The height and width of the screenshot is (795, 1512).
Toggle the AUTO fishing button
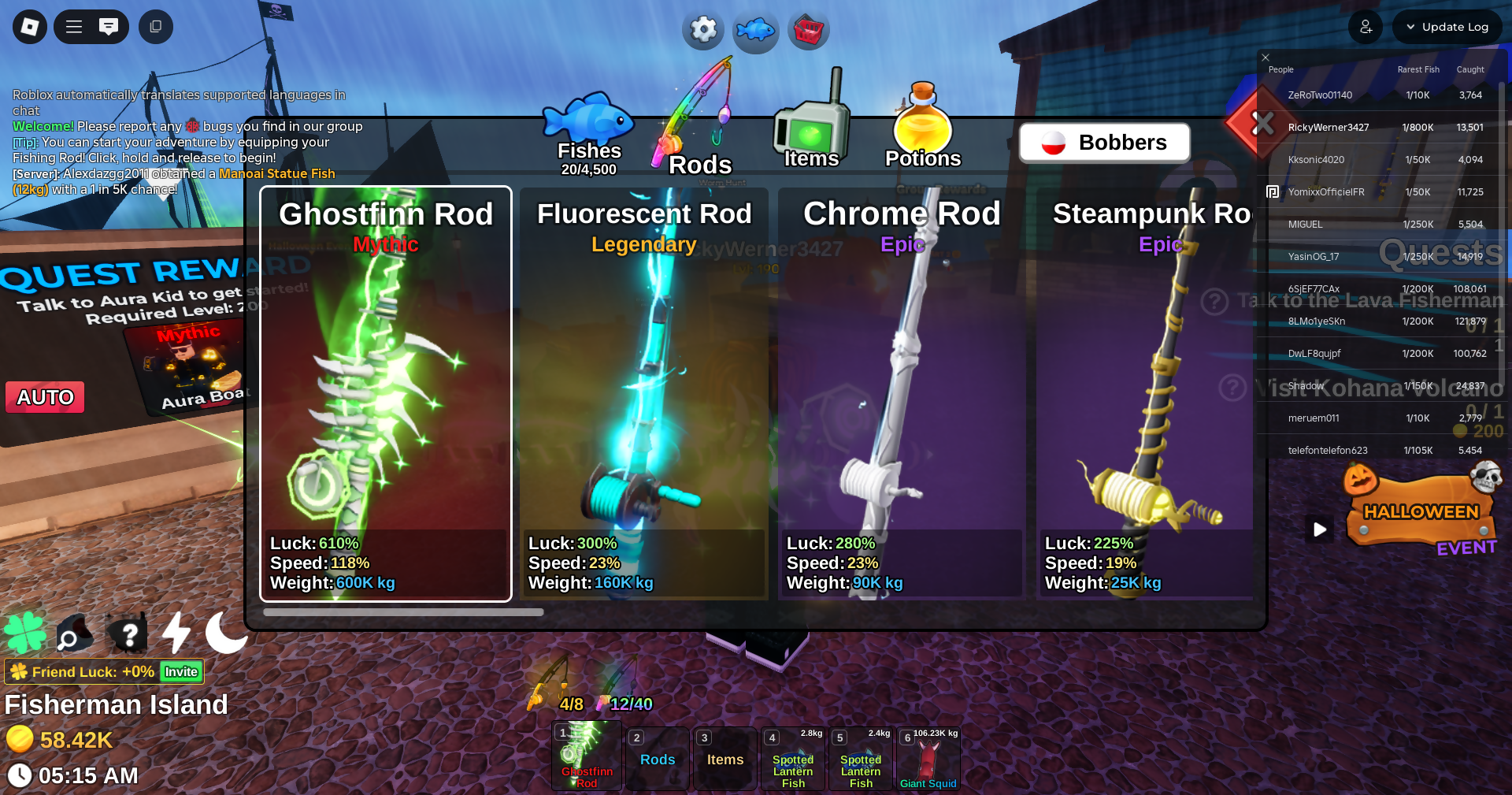click(46, 397)
